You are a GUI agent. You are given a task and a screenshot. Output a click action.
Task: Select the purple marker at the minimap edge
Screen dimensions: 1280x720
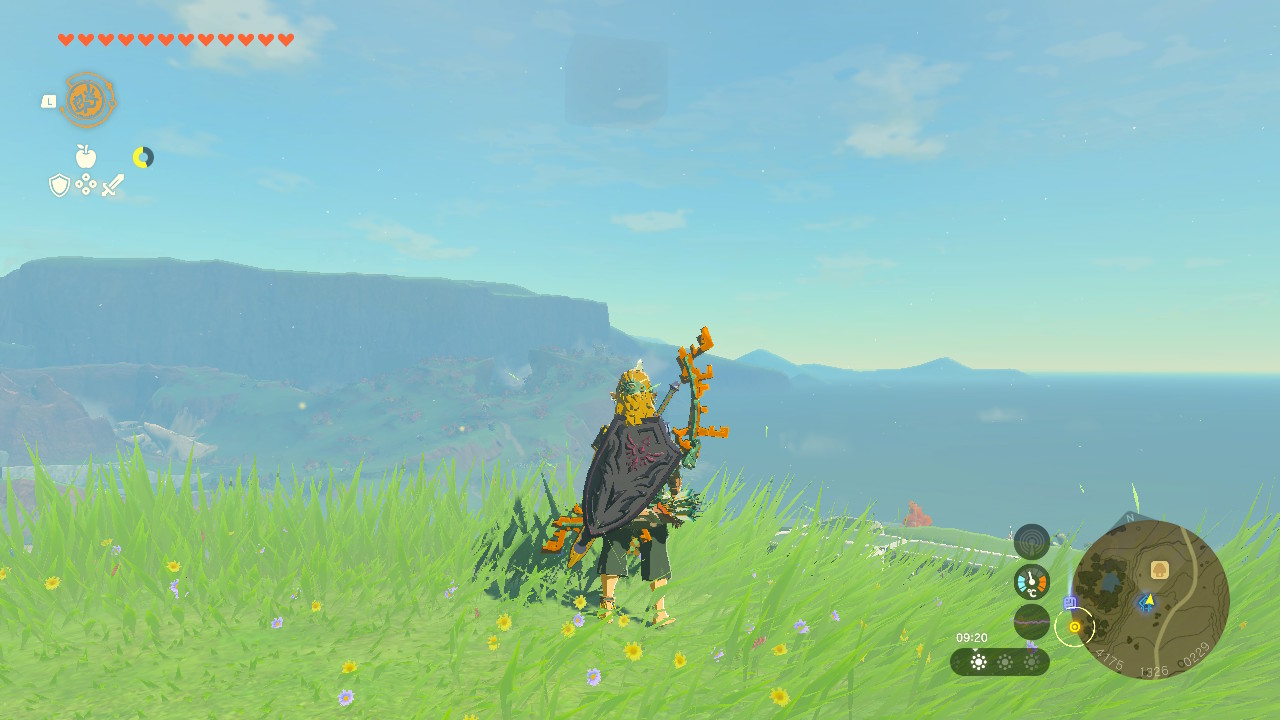[x=1070, y=602]
